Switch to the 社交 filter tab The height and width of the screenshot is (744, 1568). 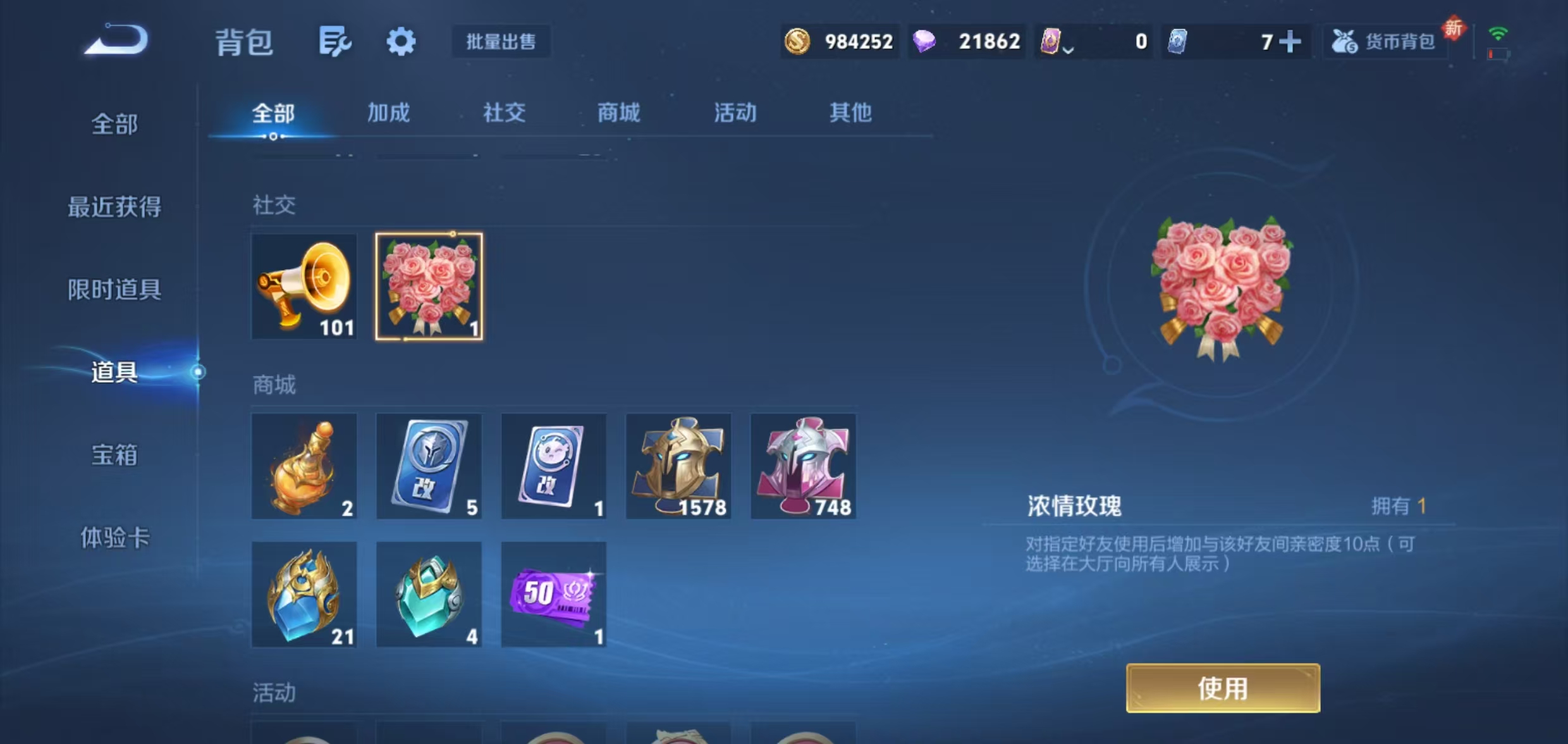tap(504, 113)
